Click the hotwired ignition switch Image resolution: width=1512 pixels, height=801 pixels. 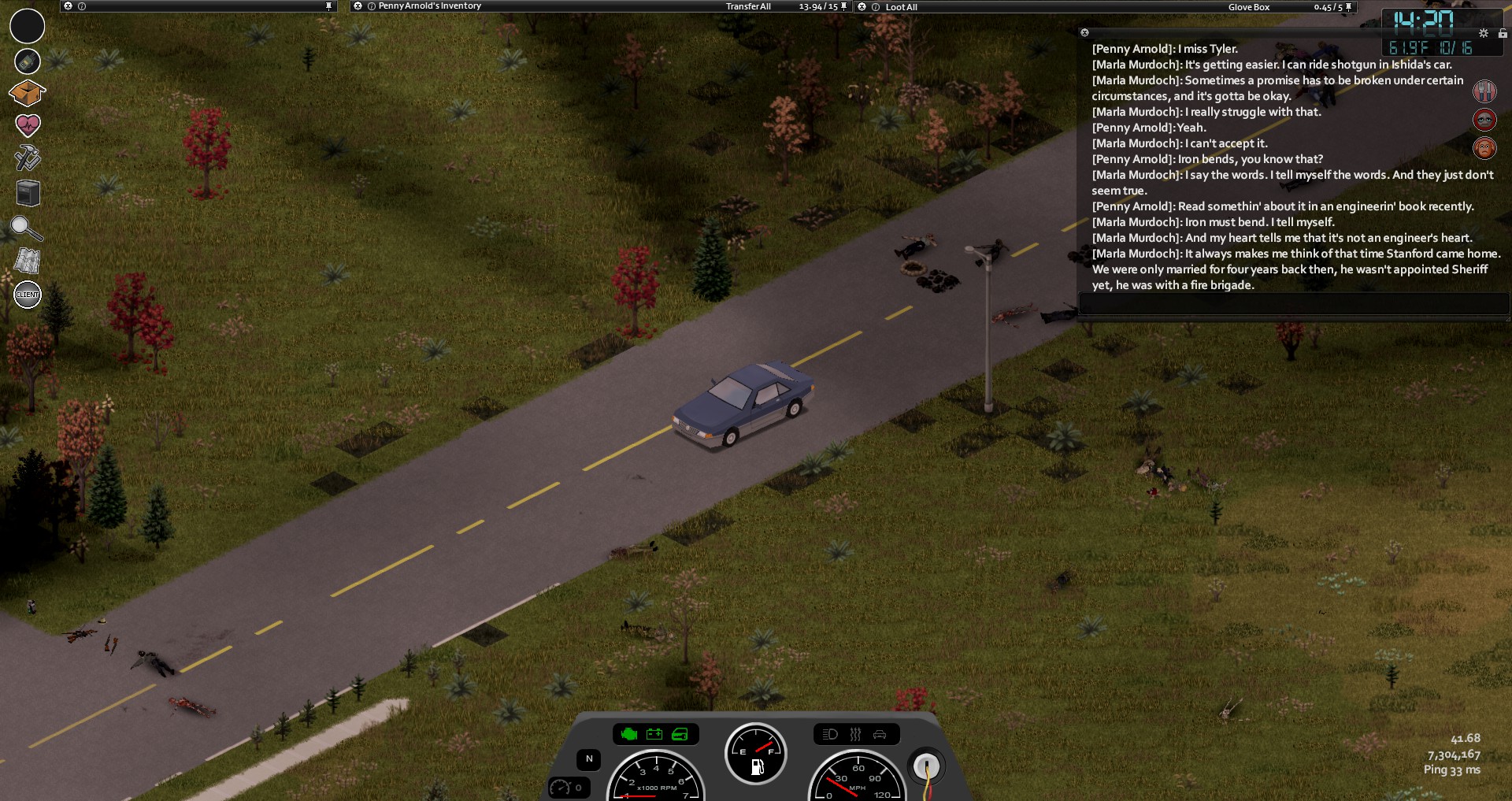pos(926,766)
